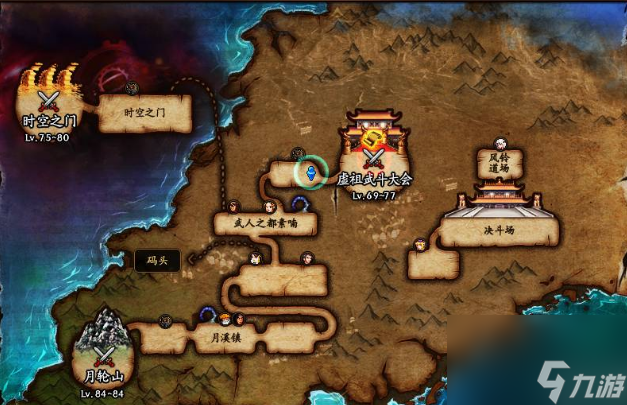Click the 码头 dock label
Image resolution: width=627 pixels, height=405 pixels.
(x=158, y=260)
